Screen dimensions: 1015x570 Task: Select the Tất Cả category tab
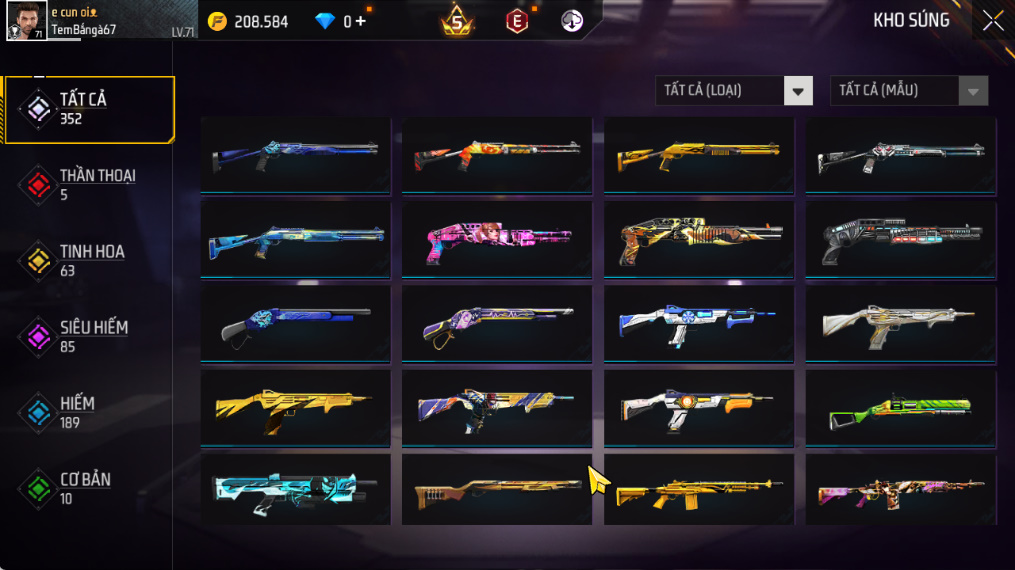click(88, 109)
